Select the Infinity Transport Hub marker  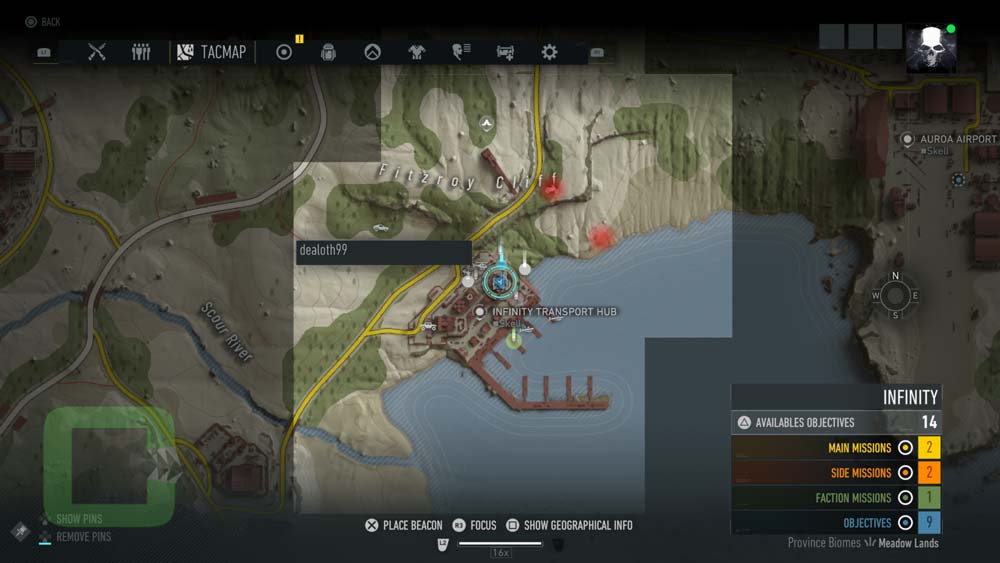[480, 312]
